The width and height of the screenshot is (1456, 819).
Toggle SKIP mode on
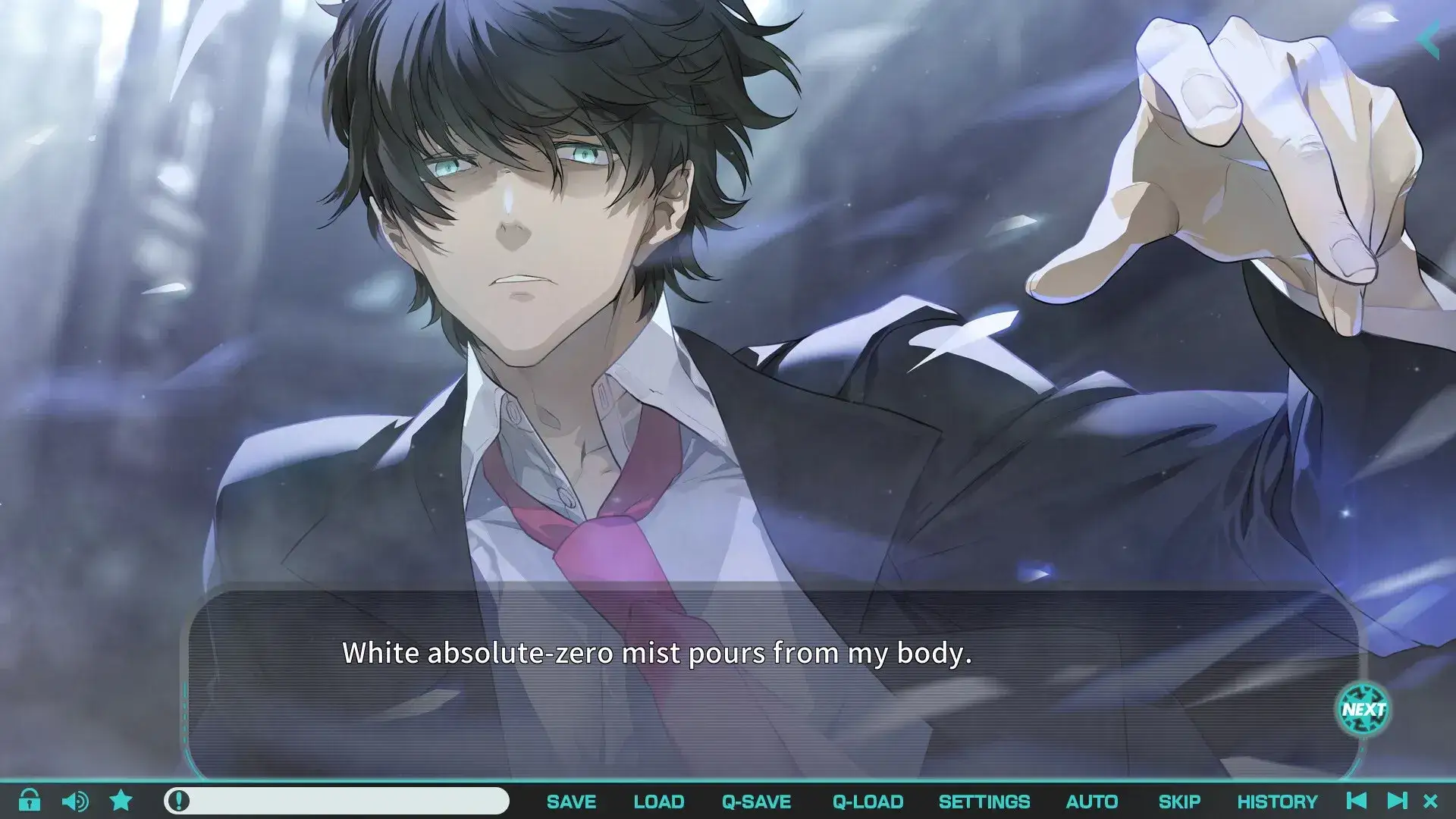1180,801
